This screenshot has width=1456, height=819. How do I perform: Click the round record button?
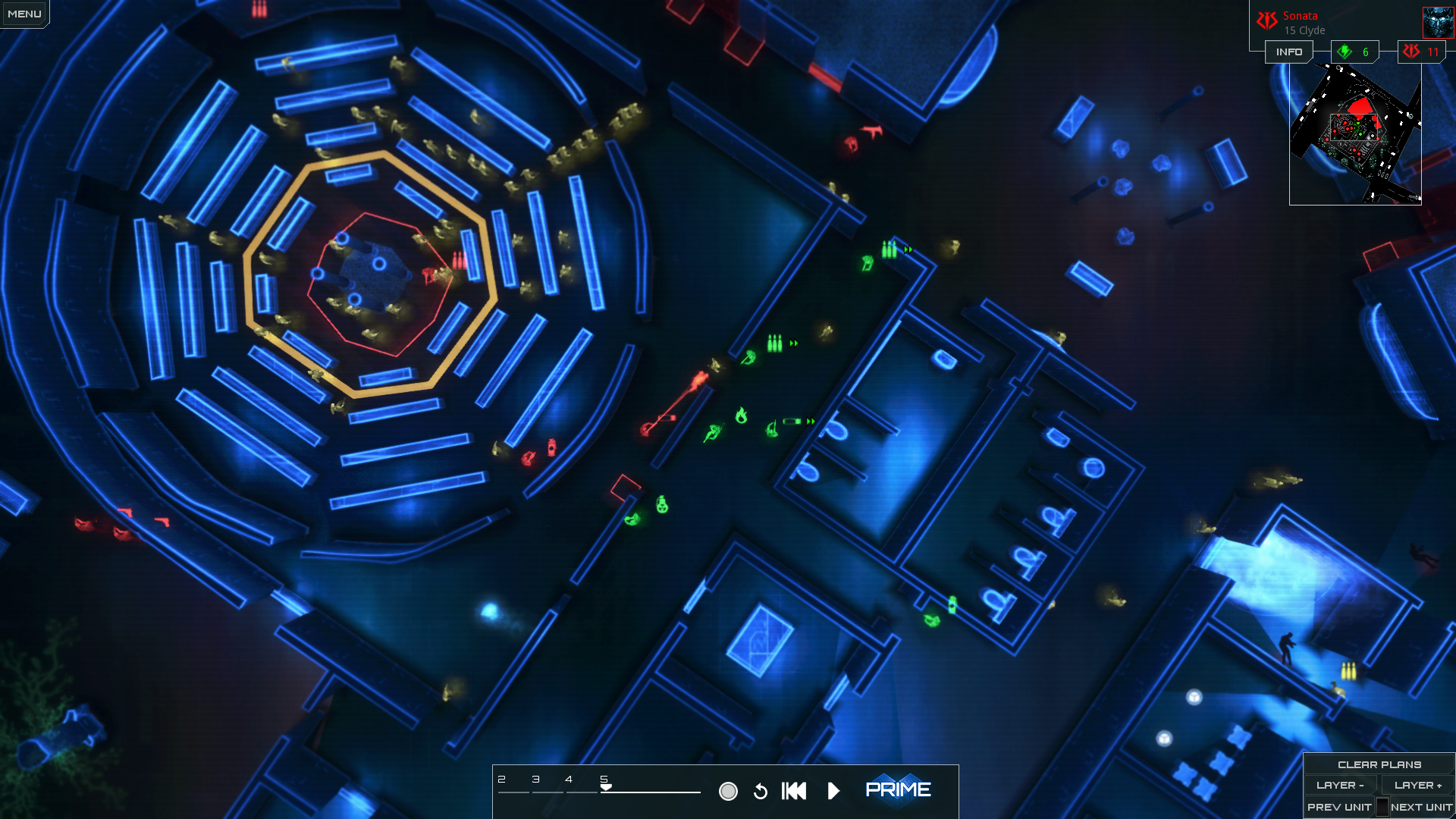pyautogui.click(x=728, y=791)
